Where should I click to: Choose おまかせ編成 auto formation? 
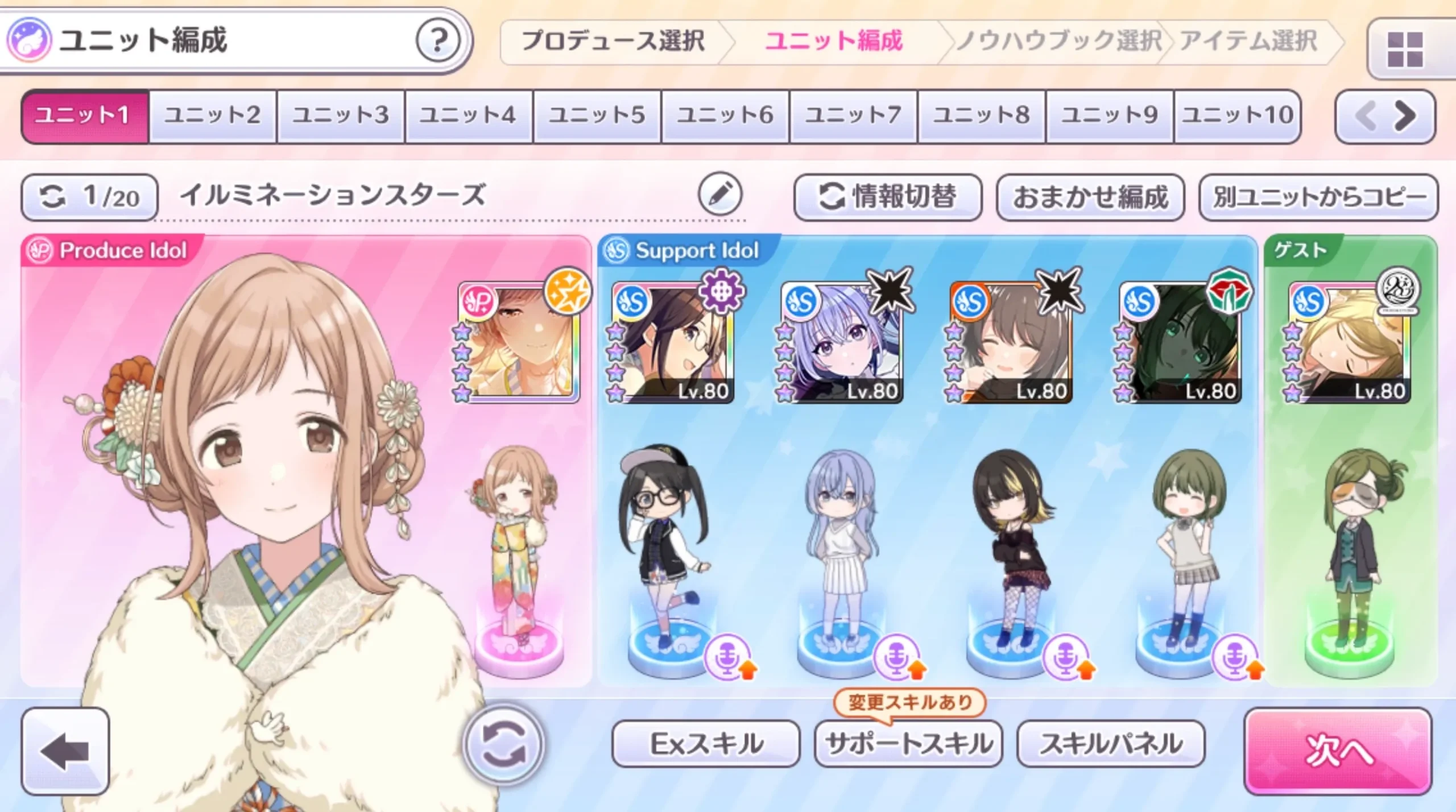coord(1090,197)
